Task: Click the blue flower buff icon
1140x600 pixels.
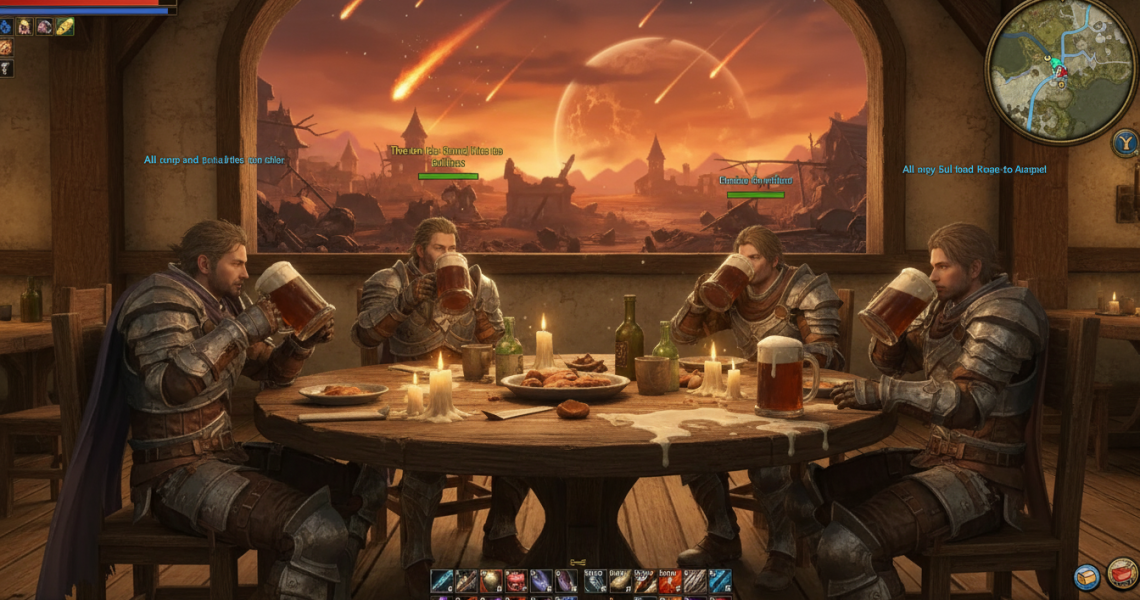Action: (5, 26)
